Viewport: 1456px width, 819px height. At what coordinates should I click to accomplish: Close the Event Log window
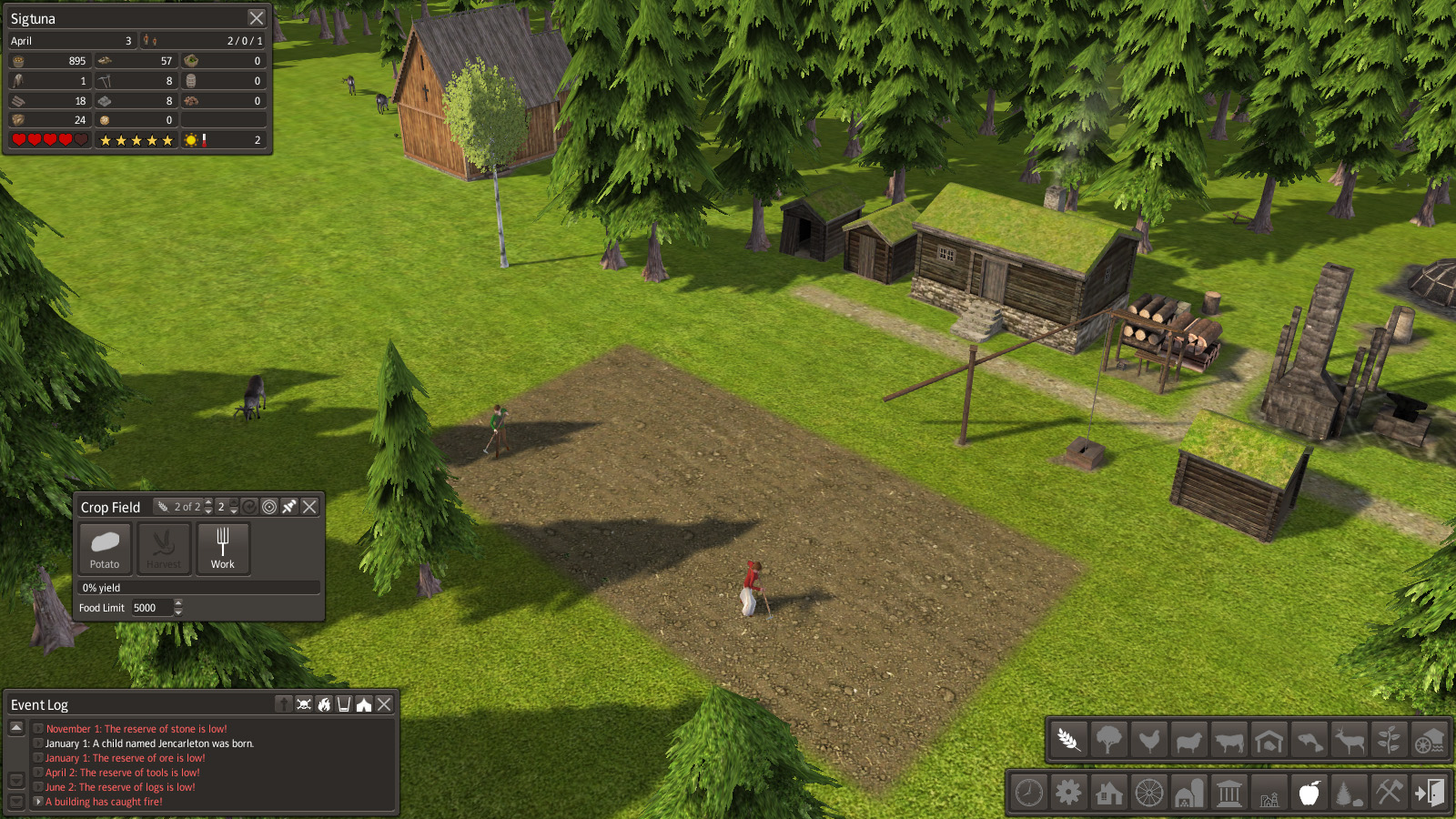384,704
